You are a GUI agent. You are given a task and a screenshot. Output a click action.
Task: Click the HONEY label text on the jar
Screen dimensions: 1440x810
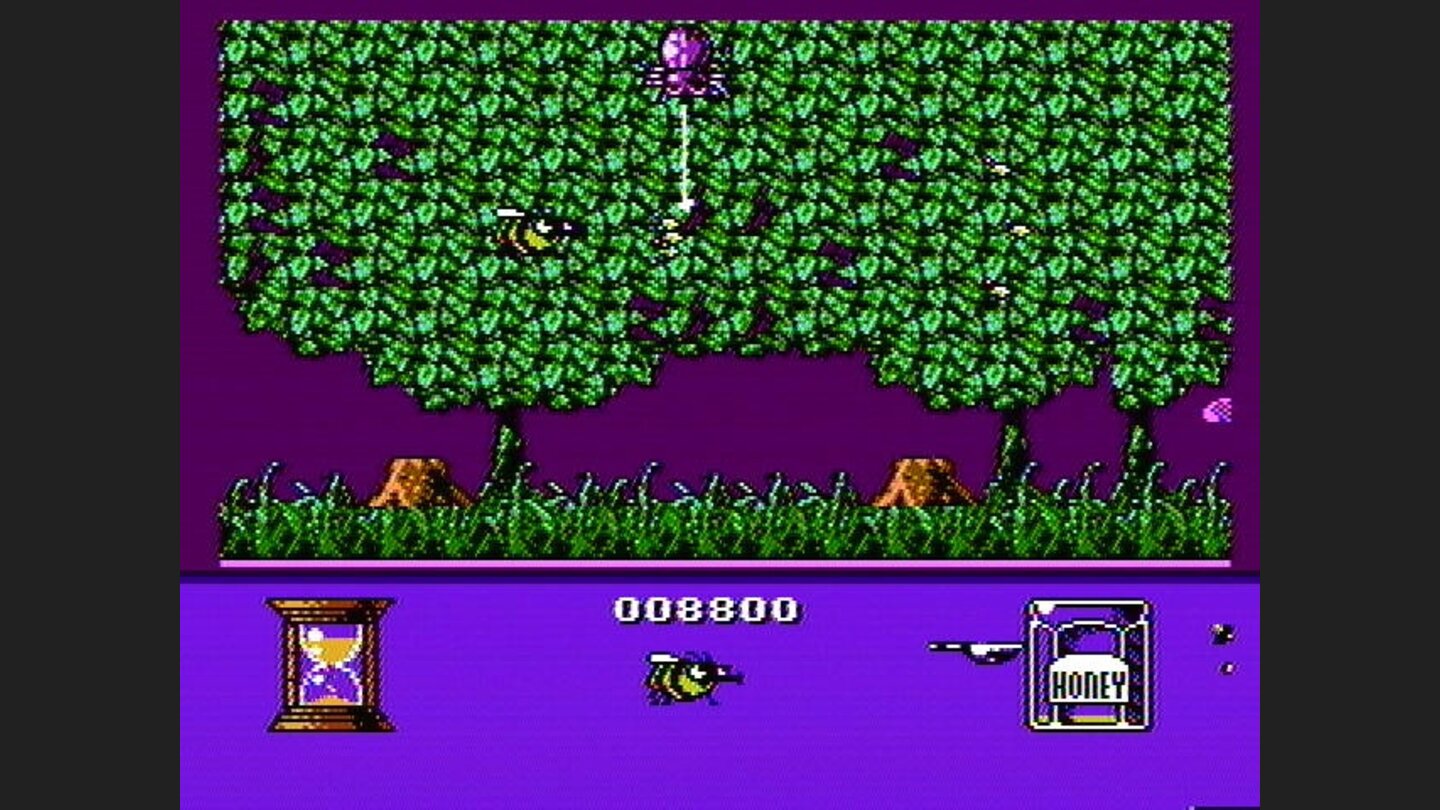pyautogui.click(x=1092, y=687)
